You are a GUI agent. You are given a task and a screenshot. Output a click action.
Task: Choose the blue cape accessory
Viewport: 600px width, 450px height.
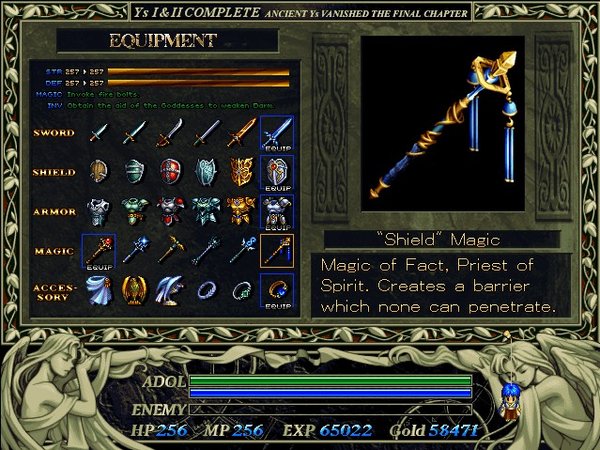[98, 289]
